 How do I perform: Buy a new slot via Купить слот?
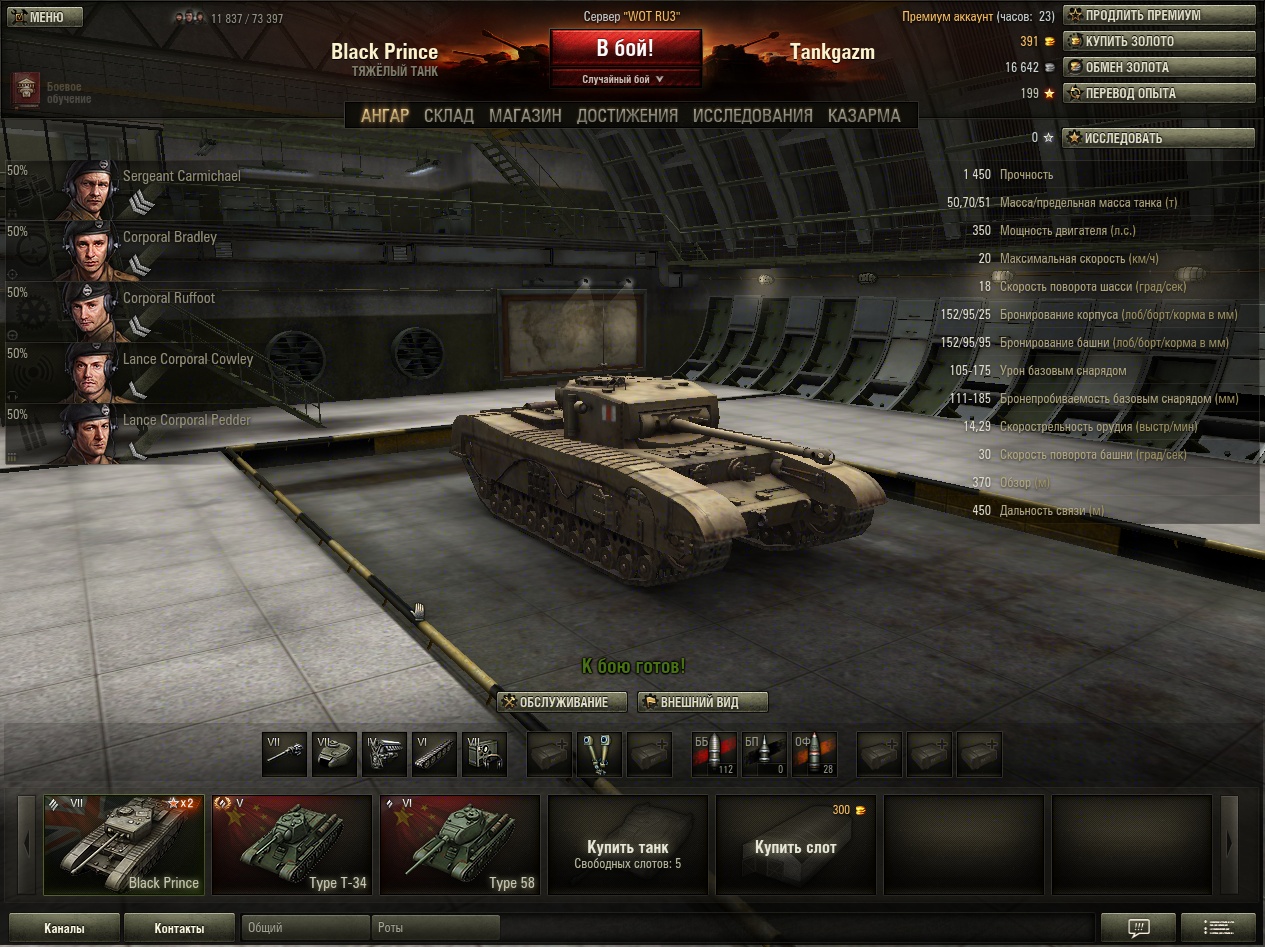[796, 843]
